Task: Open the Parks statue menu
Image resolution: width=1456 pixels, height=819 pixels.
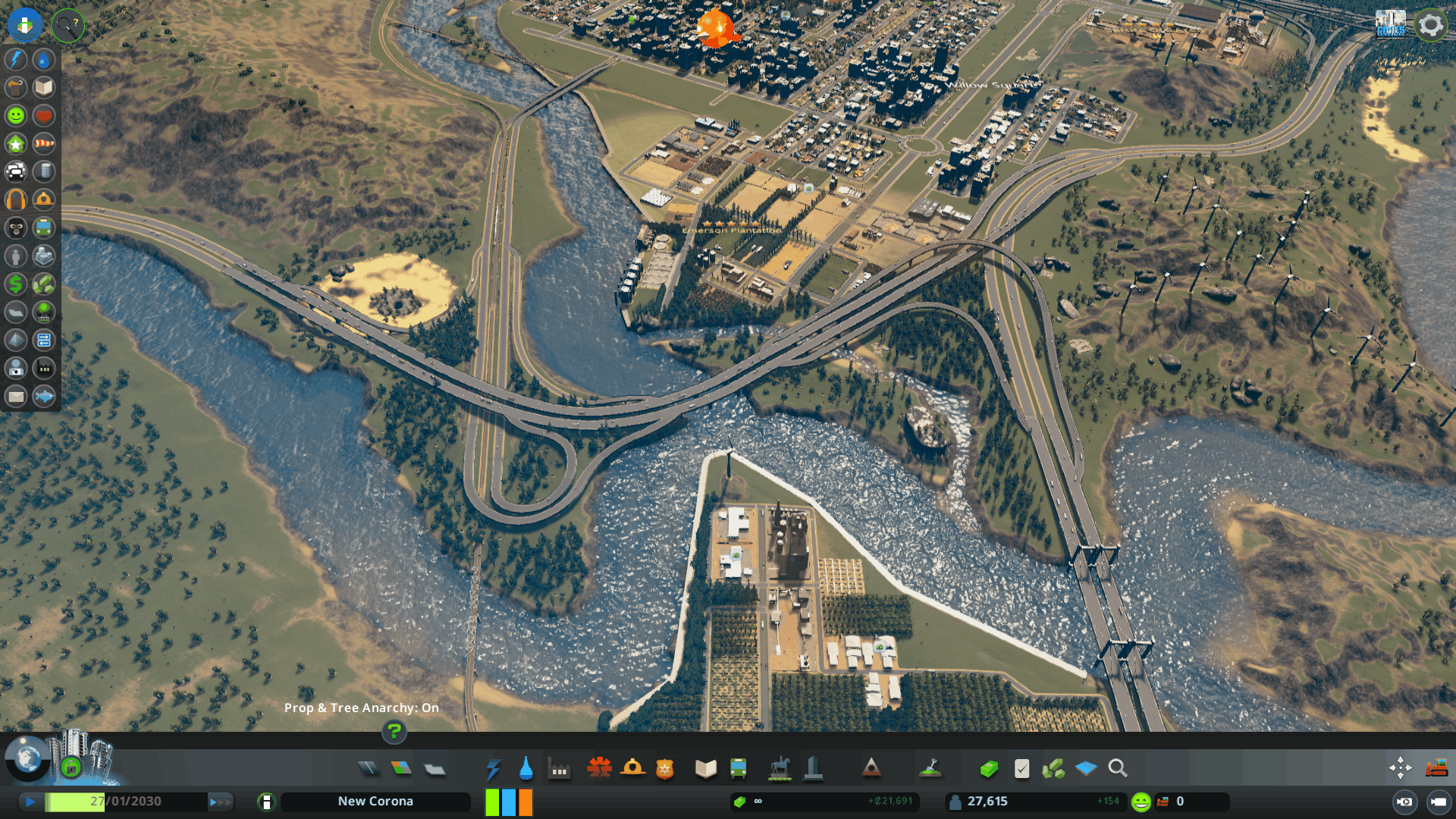Action: tap(780, 769)
